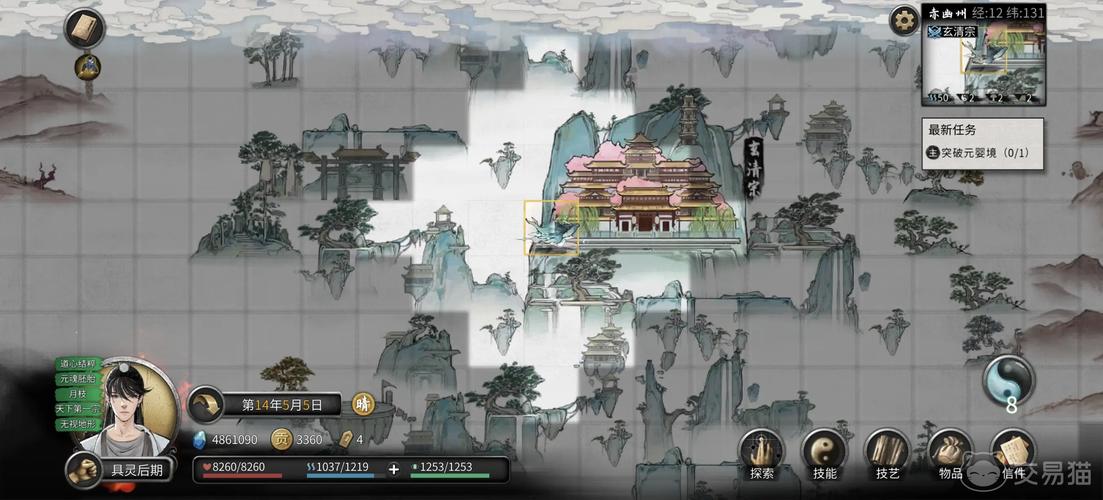Tap the yin-yang orb with number 8
The image size is (1103, 500).
click(1009, 381)
